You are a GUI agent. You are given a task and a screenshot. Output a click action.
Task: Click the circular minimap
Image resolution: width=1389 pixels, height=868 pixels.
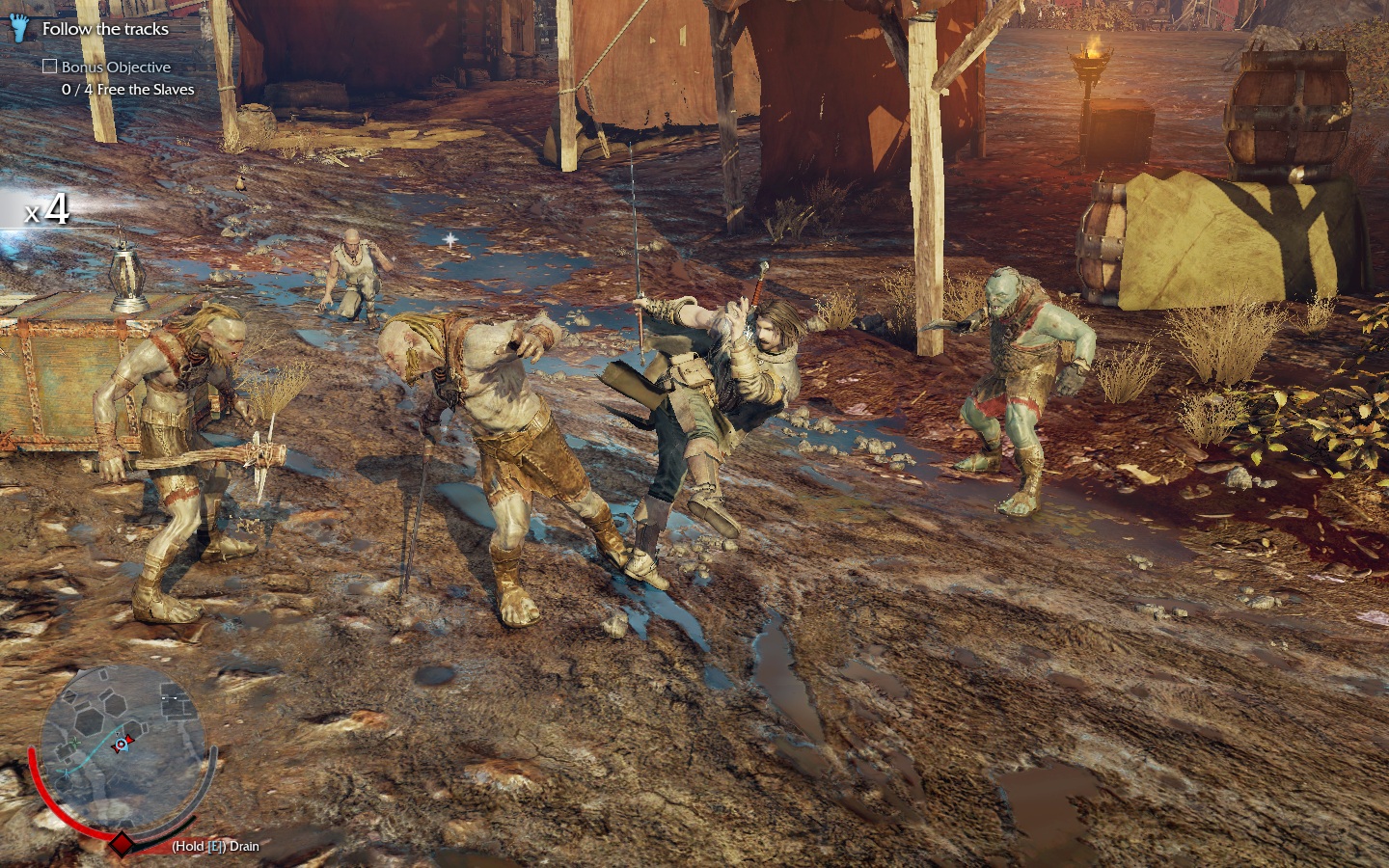(x=121, y=745)
